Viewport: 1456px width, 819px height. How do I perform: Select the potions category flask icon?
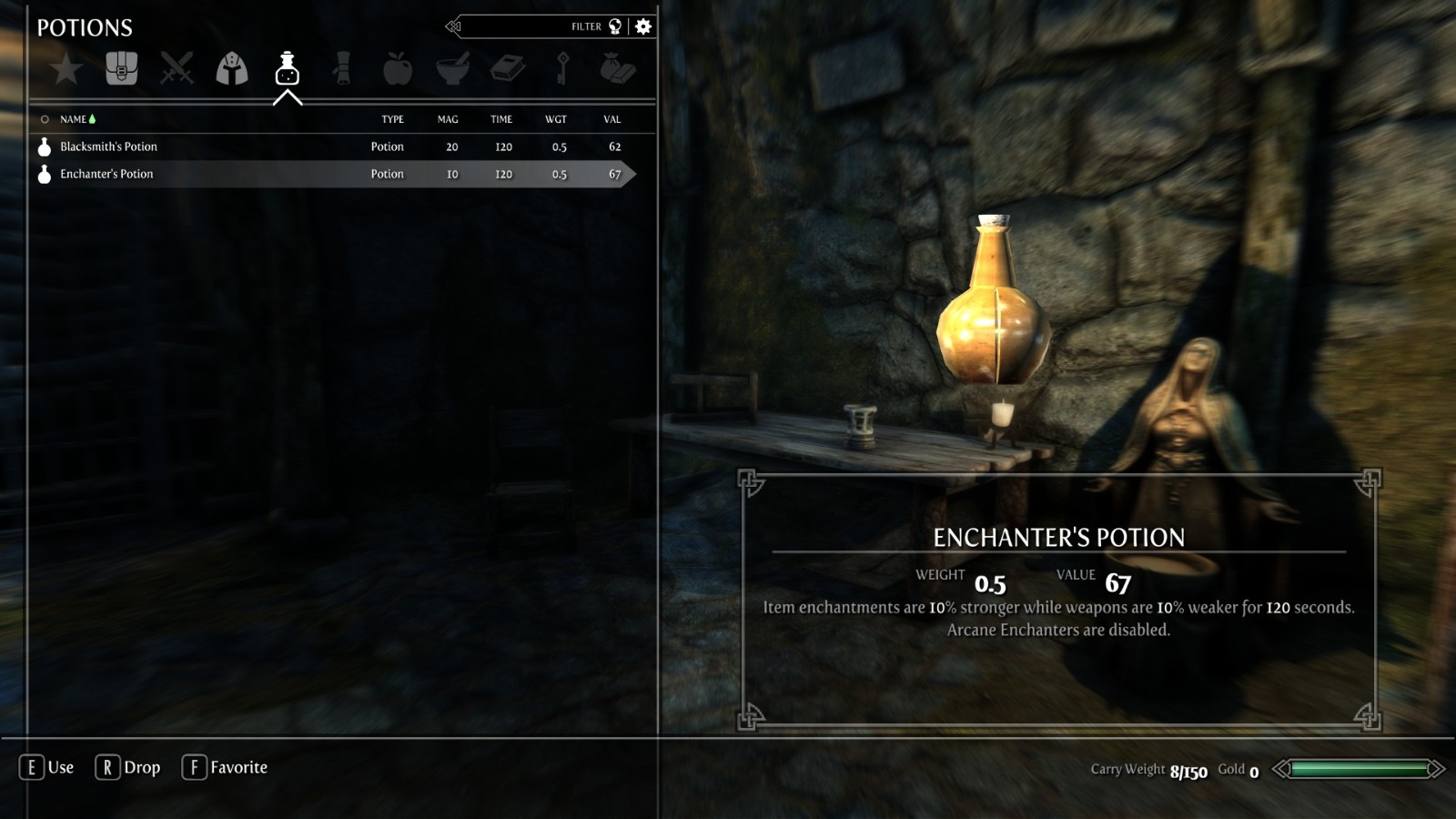click(x=288, y=68)
